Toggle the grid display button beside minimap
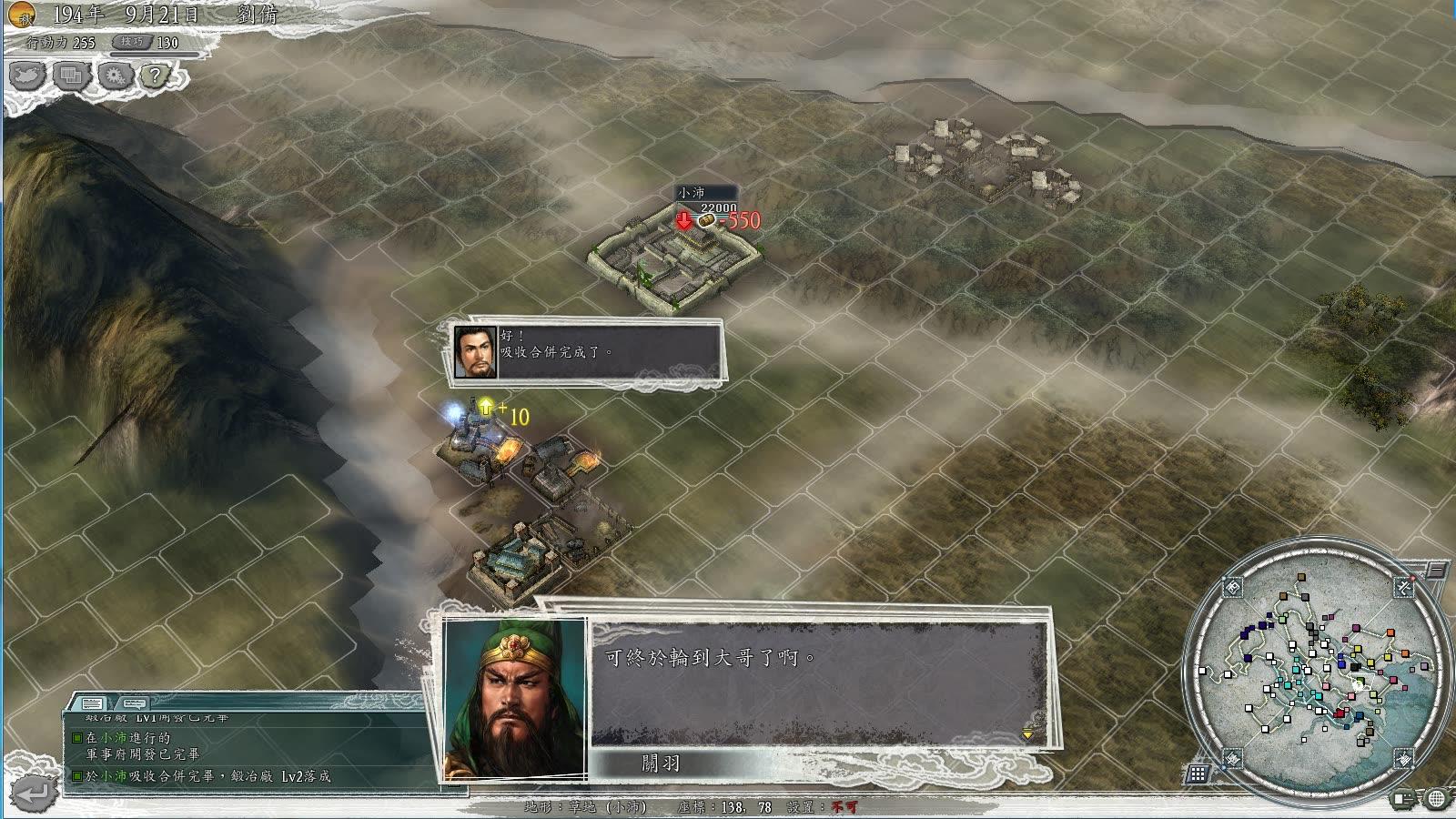The image size is (1456, 819). click(1198, 774)
